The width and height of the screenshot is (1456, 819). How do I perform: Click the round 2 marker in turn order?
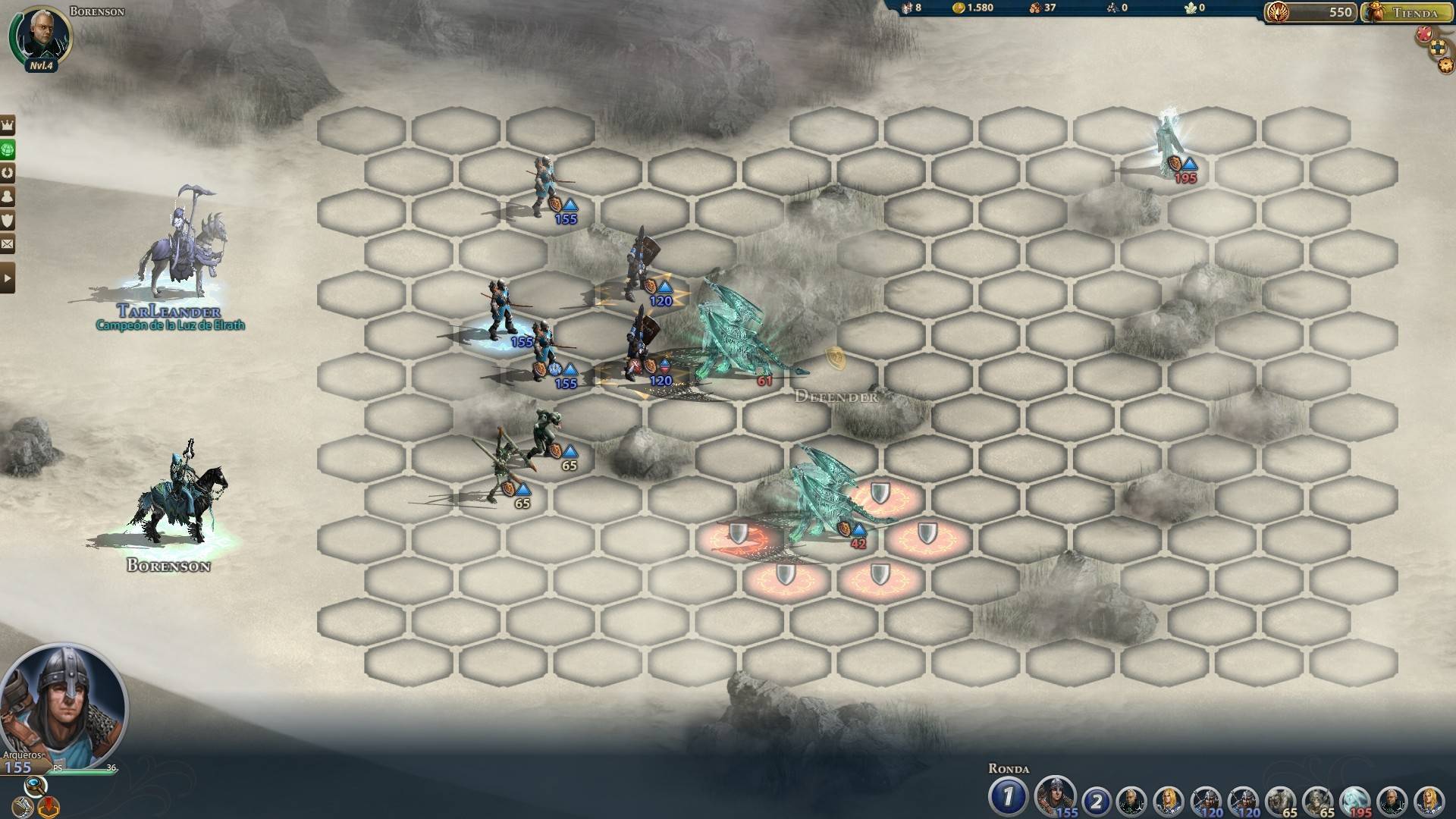1096,801
